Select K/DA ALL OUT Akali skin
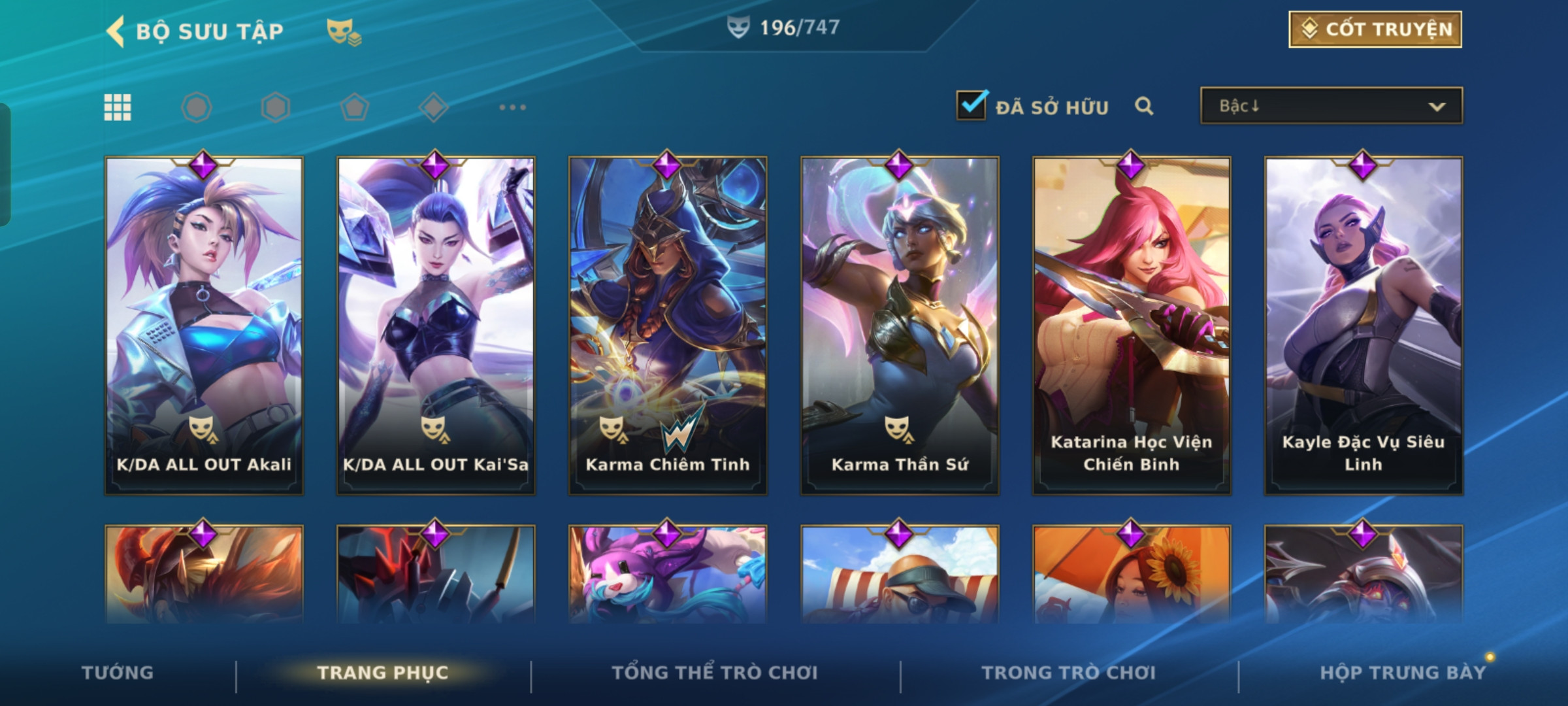1568x706 pixels. (204, 325)
